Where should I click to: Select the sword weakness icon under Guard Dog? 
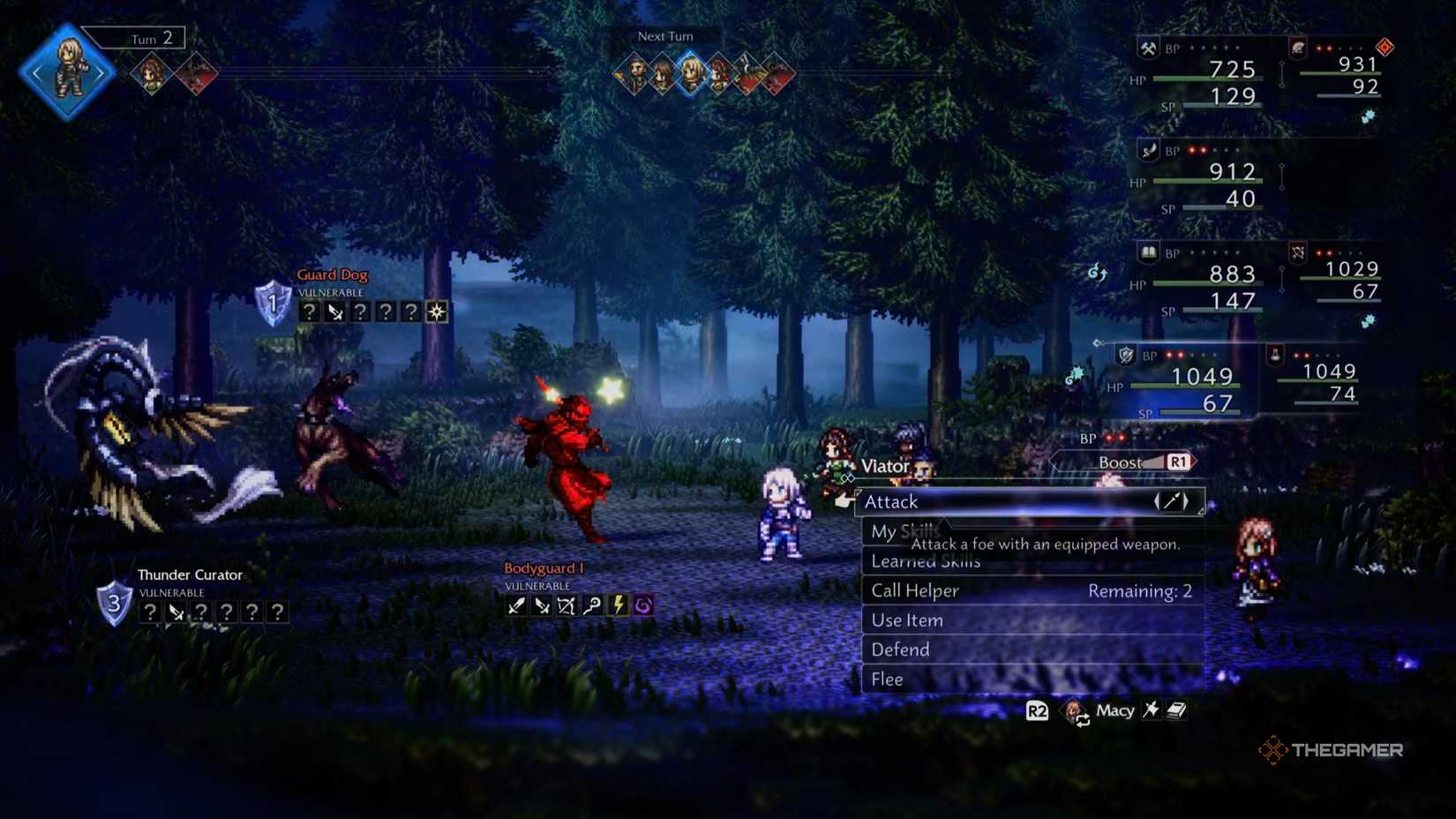point(334,311)
